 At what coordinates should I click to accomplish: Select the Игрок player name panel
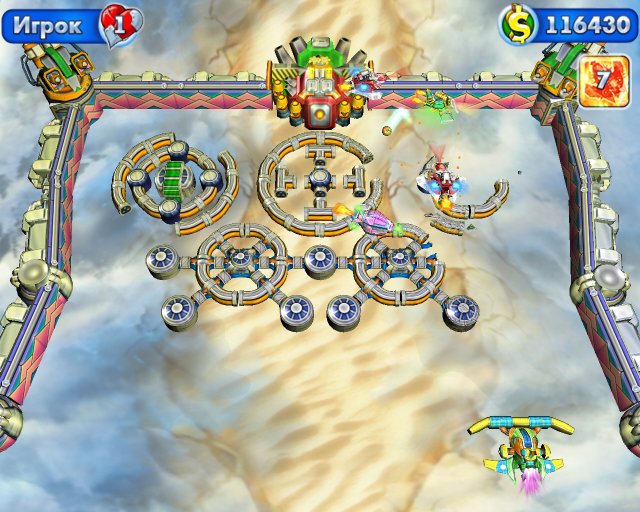click(52, 25)
